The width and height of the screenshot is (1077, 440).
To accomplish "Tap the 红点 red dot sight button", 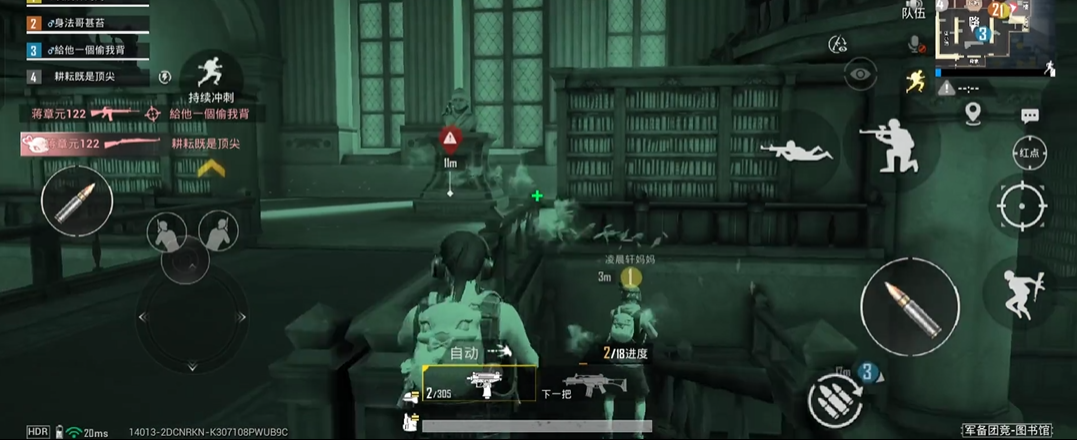I will tap(1028, 153).
